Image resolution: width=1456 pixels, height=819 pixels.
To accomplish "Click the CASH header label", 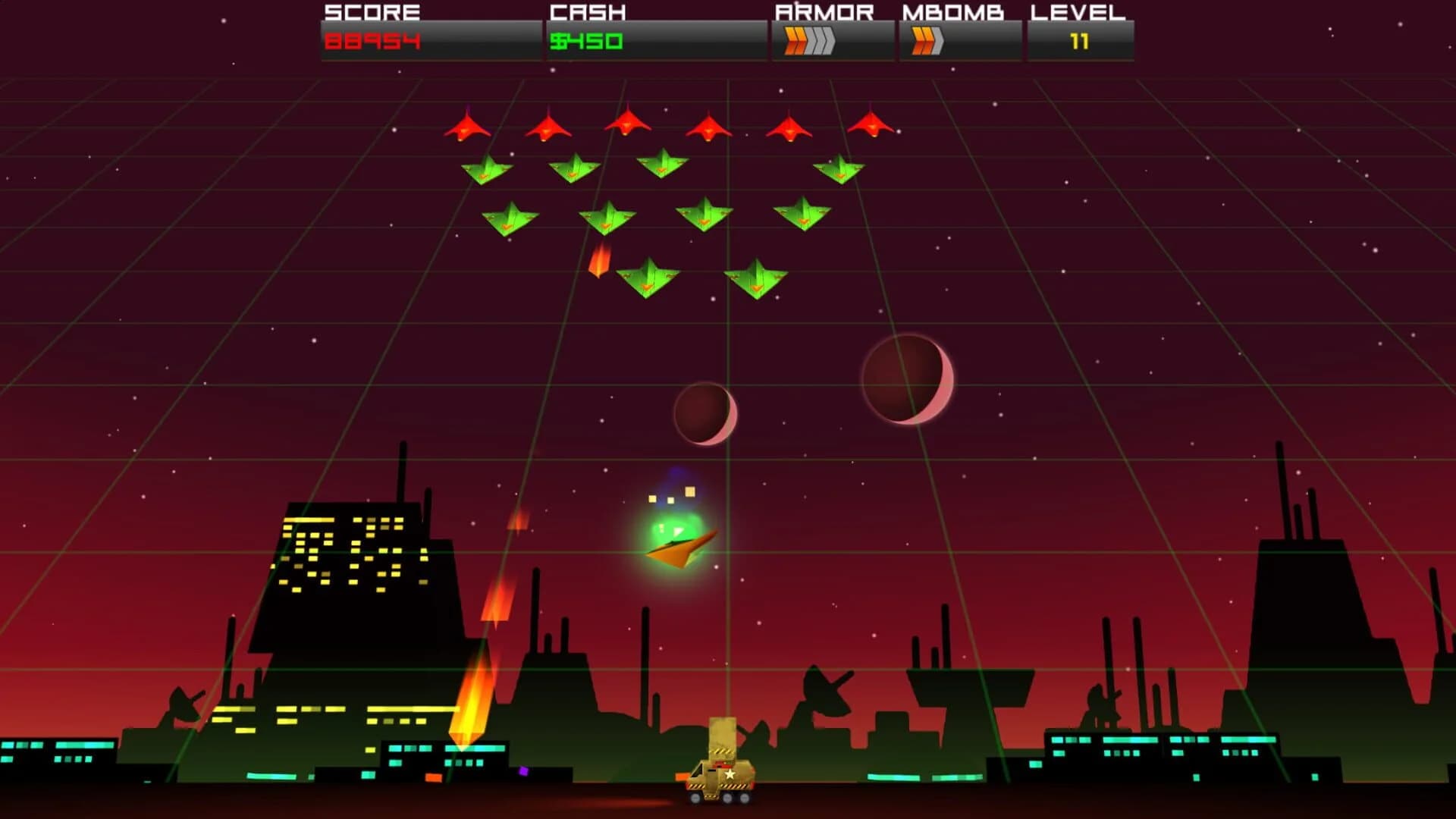I will pos(588,11).
